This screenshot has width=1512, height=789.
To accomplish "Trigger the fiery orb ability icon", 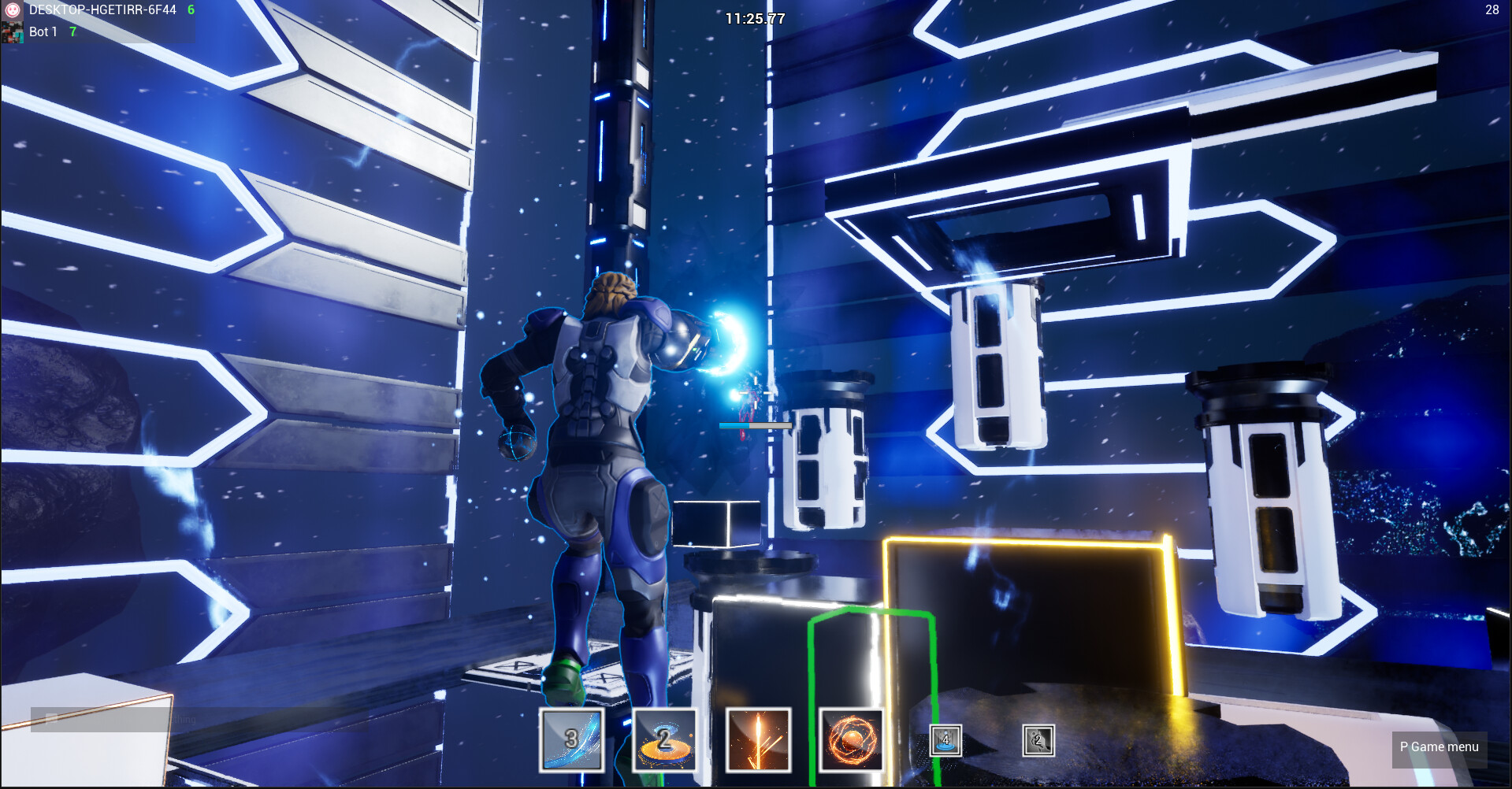I will pyautogui.click(x=852, y=740).
